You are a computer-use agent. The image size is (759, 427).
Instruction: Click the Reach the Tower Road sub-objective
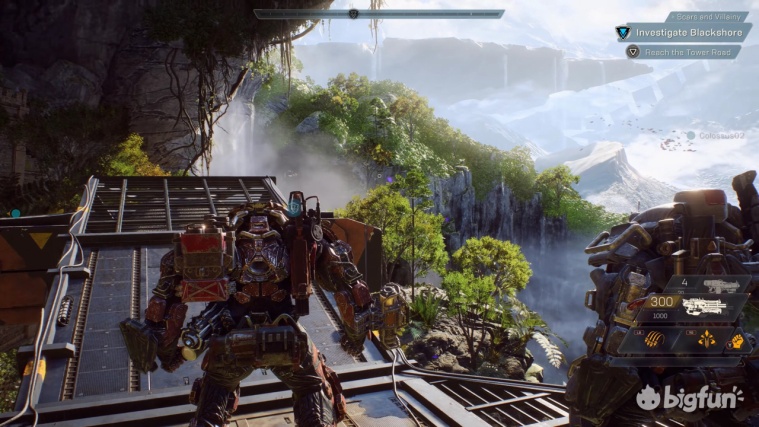(x=686, y=51)
